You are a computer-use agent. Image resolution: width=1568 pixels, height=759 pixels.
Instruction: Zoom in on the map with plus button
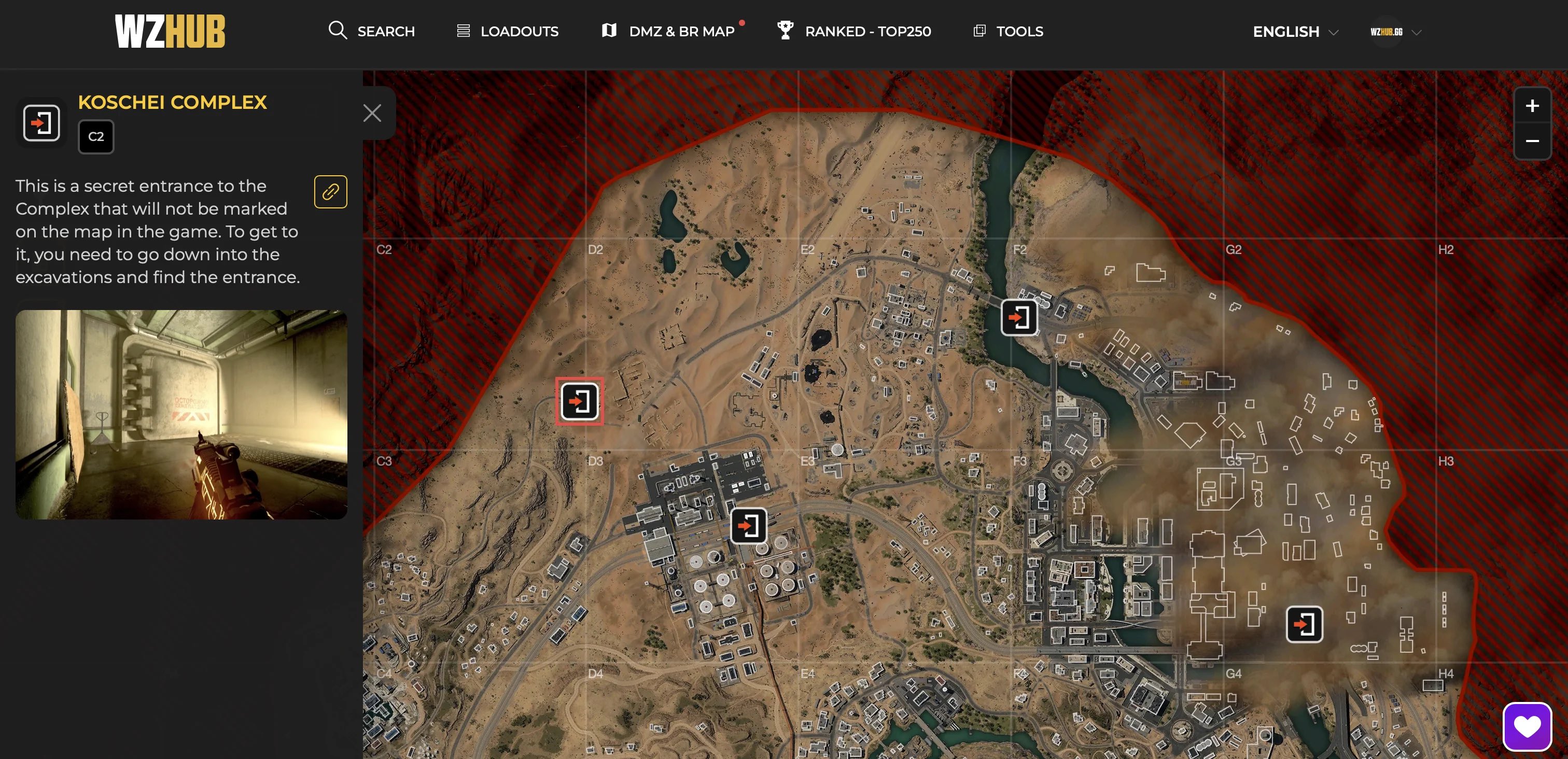tap(1533, 105)
